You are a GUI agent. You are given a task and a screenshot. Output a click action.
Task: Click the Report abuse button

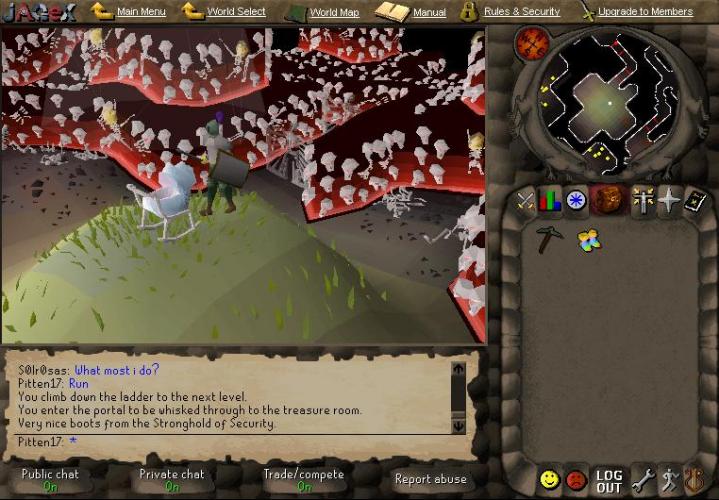click(x=430, y=479)
